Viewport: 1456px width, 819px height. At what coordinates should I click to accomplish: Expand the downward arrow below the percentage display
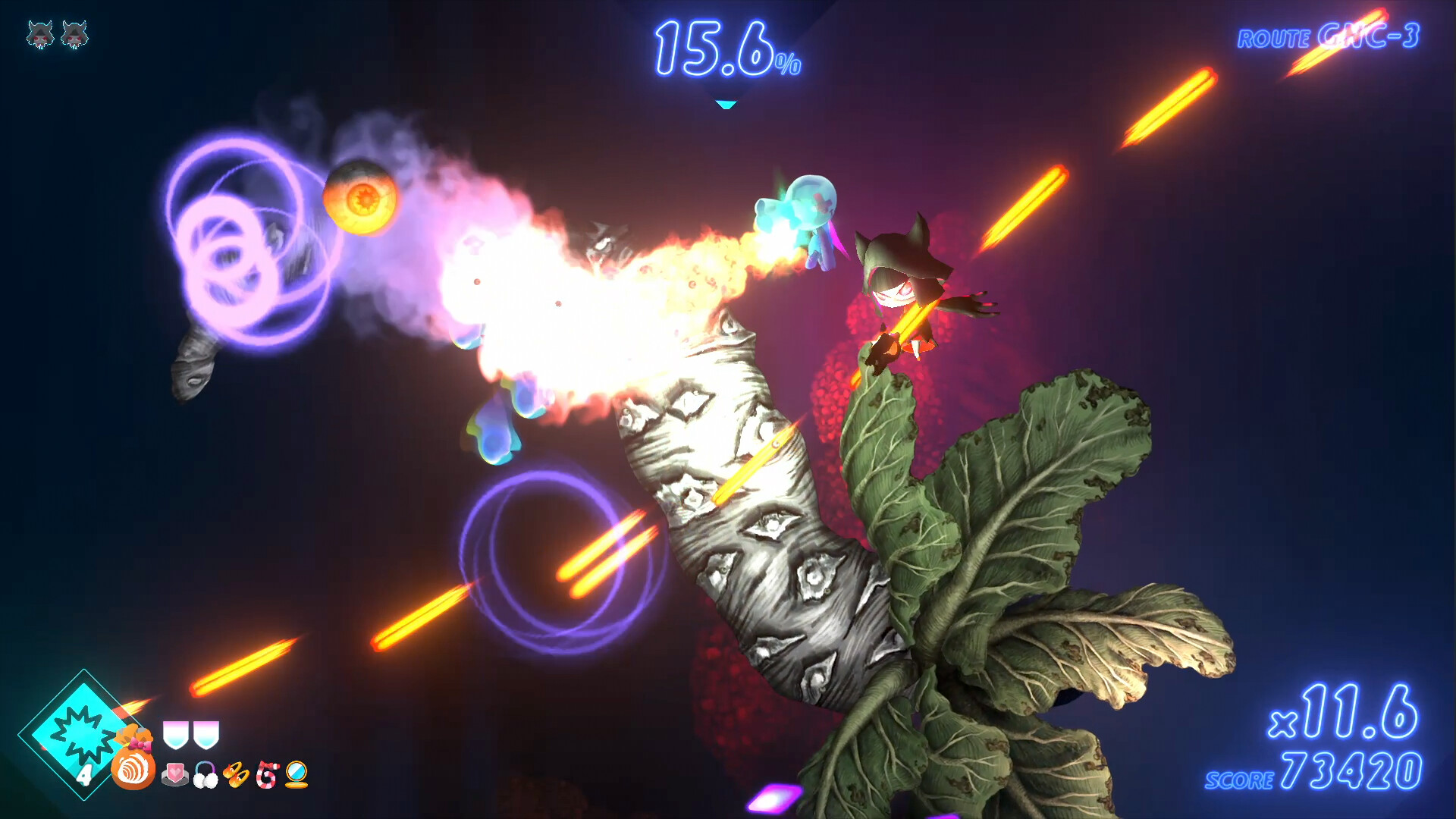726,102
